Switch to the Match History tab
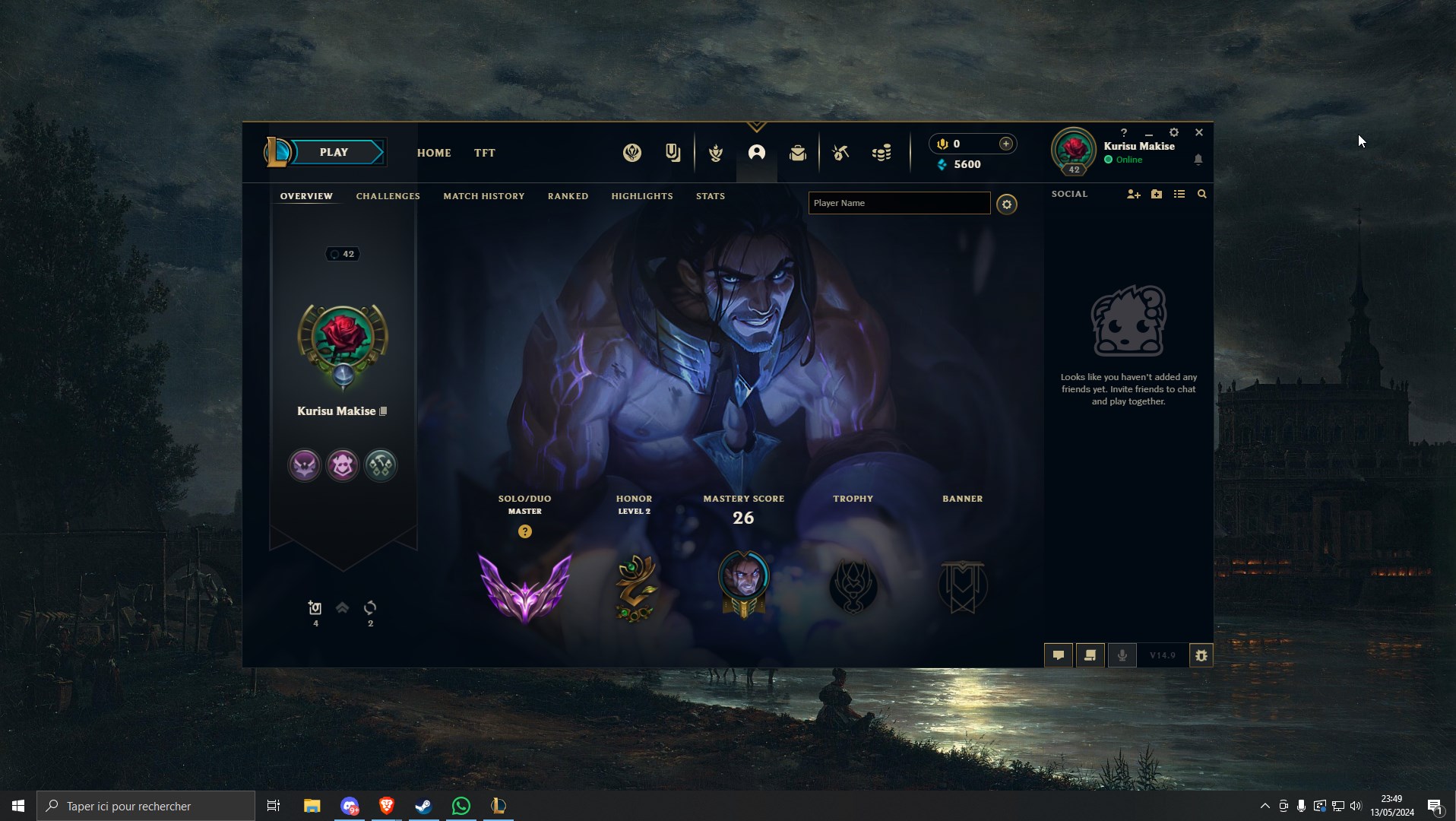The width and height of the screenshot is (1456, 821). tap(483, 196)
